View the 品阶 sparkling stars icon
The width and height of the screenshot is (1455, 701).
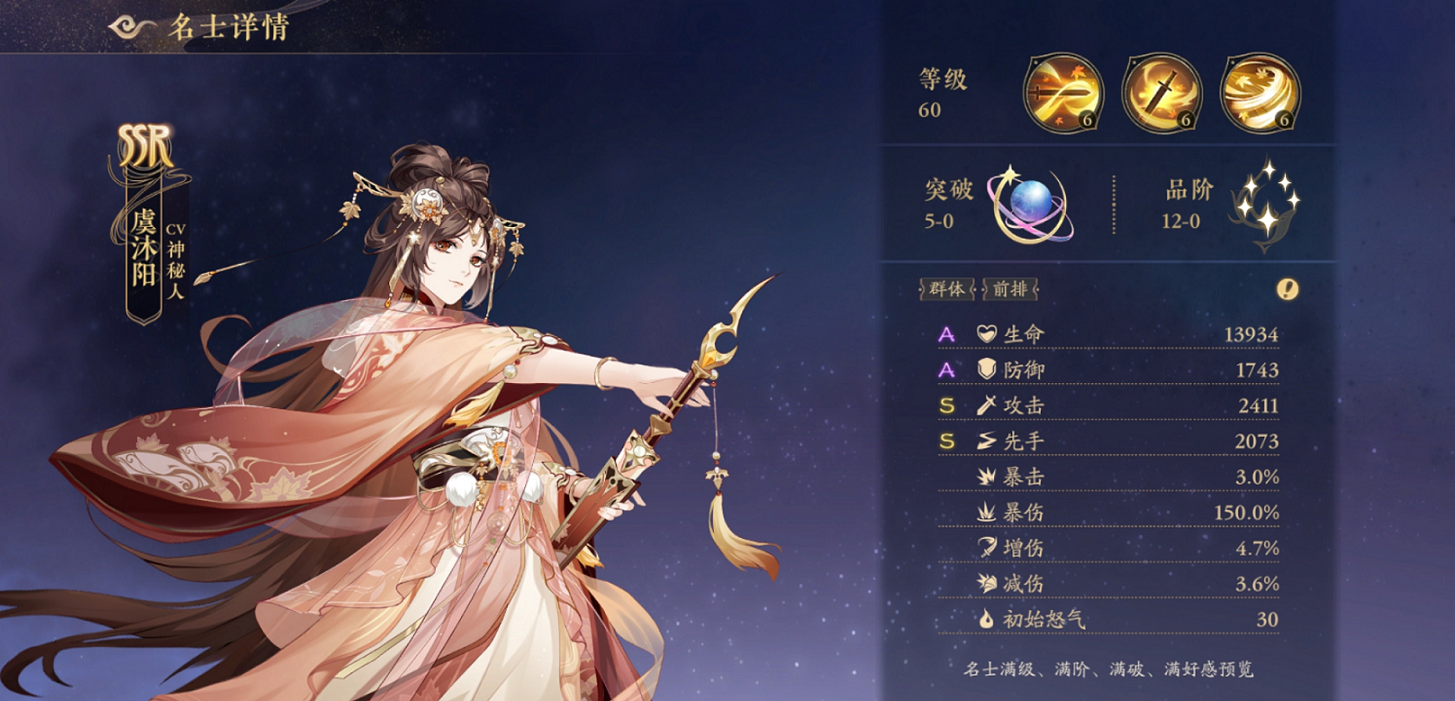click(x=1264, y=204)
